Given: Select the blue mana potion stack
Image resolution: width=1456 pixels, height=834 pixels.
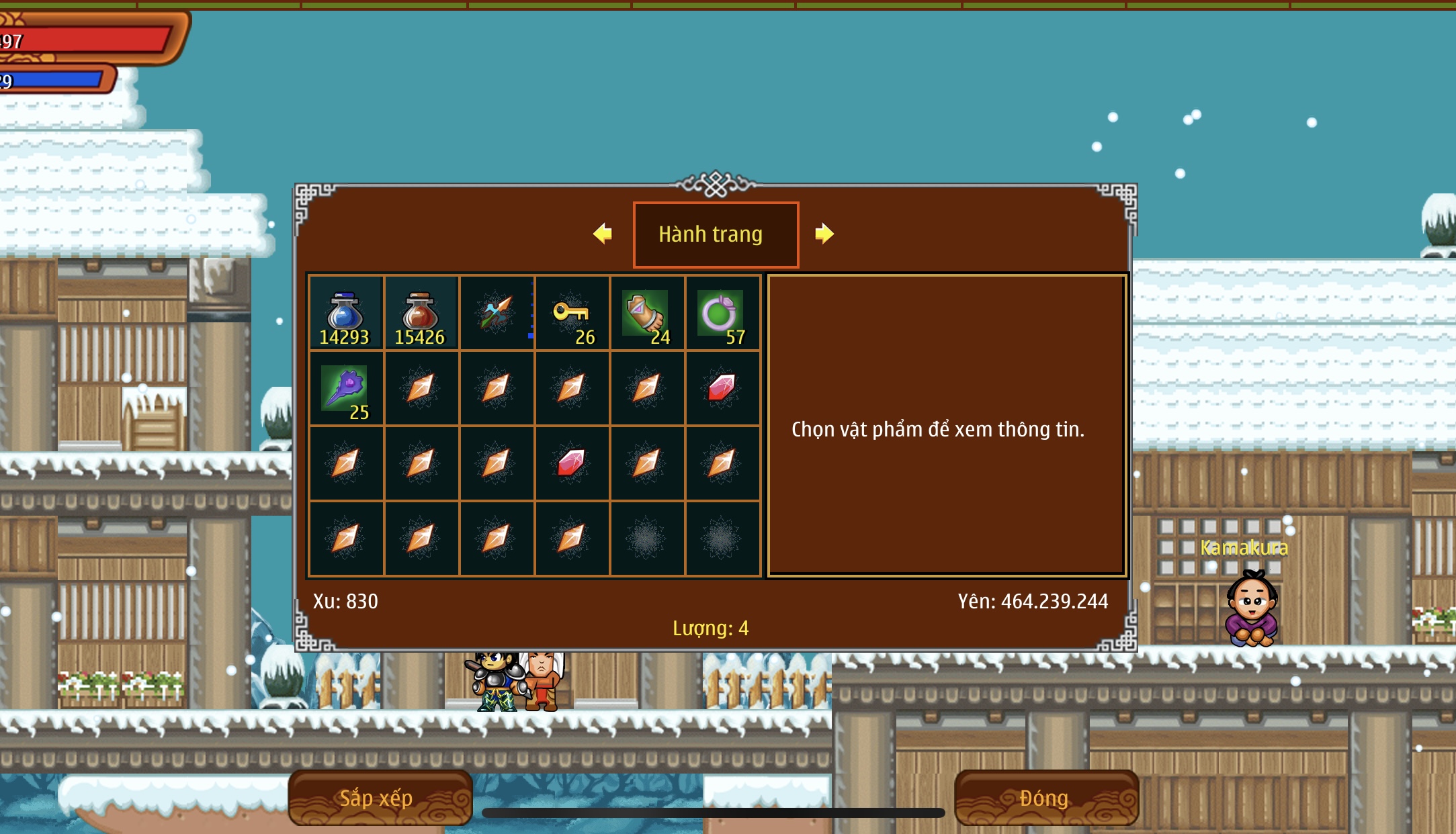Looking at the screenshot, I should pyautogui.click(x=345, y=313).
